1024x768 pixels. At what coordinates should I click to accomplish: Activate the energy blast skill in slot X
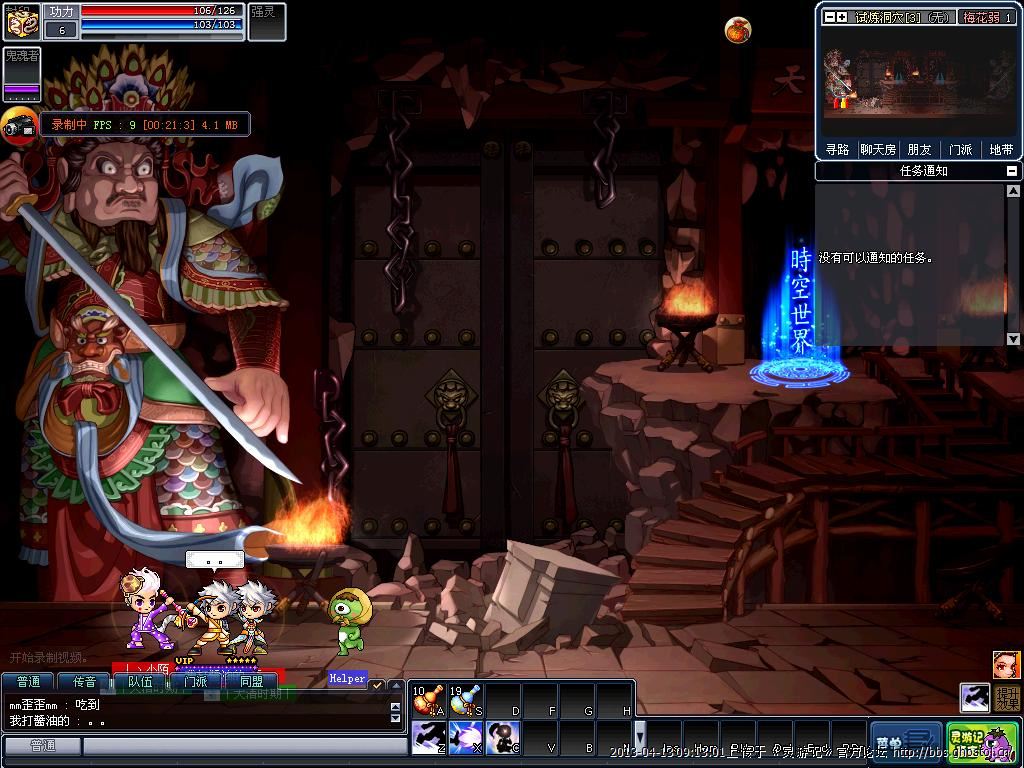[465, 738]
